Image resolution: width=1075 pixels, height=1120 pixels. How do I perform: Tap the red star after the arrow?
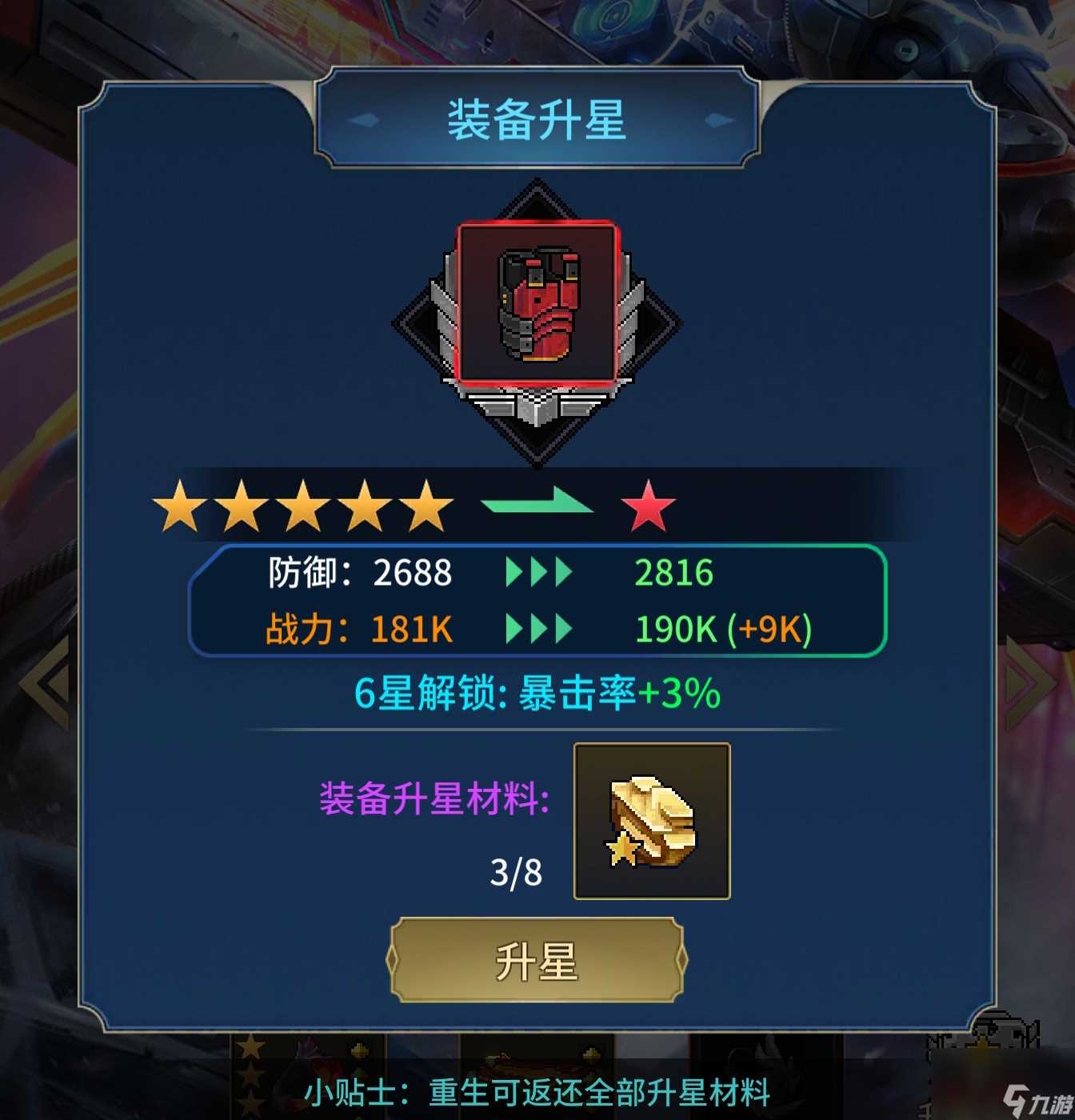(649, 507)
